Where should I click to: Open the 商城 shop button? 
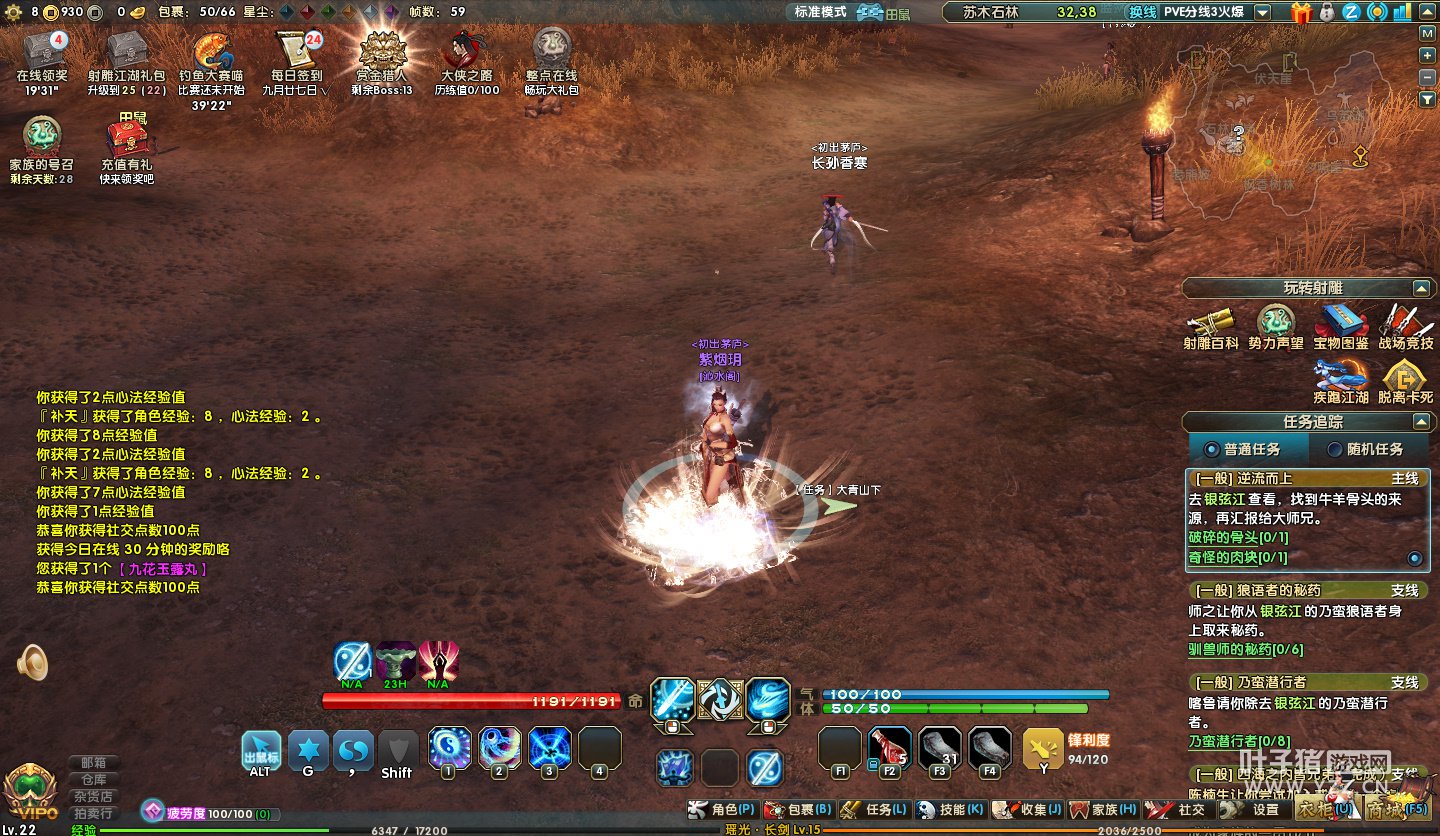tap(1397, 808)
